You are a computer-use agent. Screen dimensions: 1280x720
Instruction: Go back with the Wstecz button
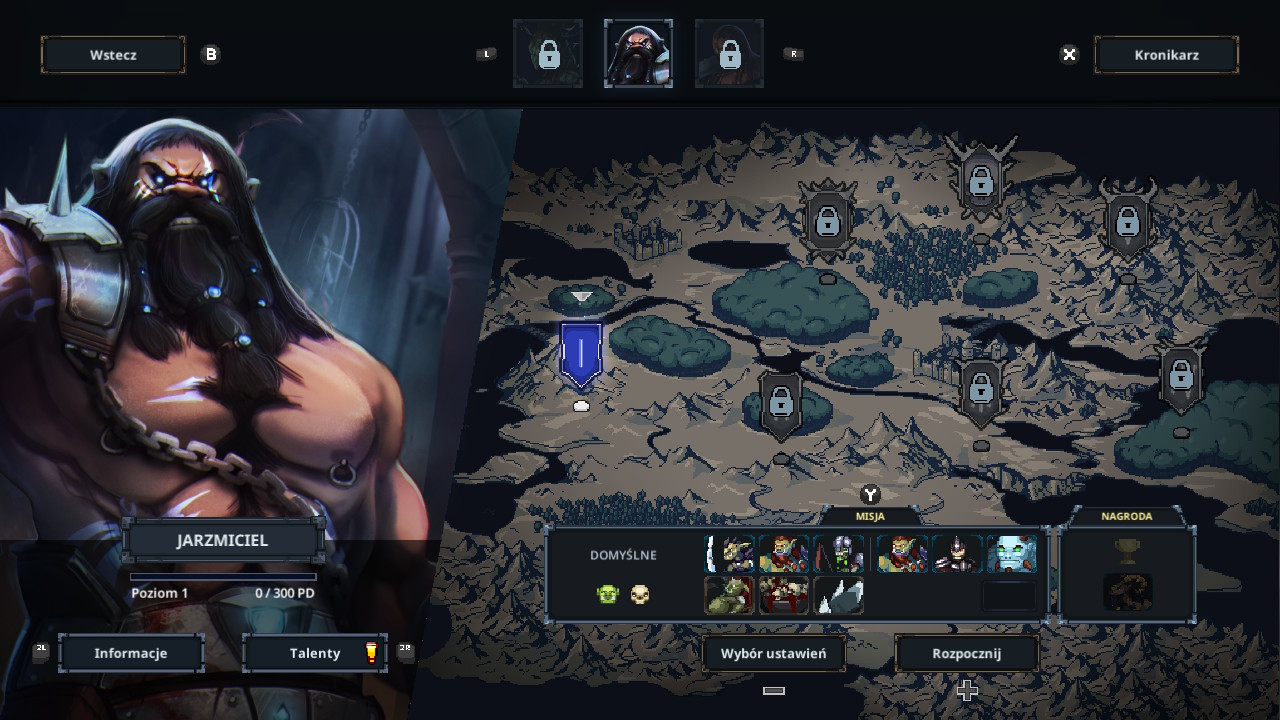(113, 55)
